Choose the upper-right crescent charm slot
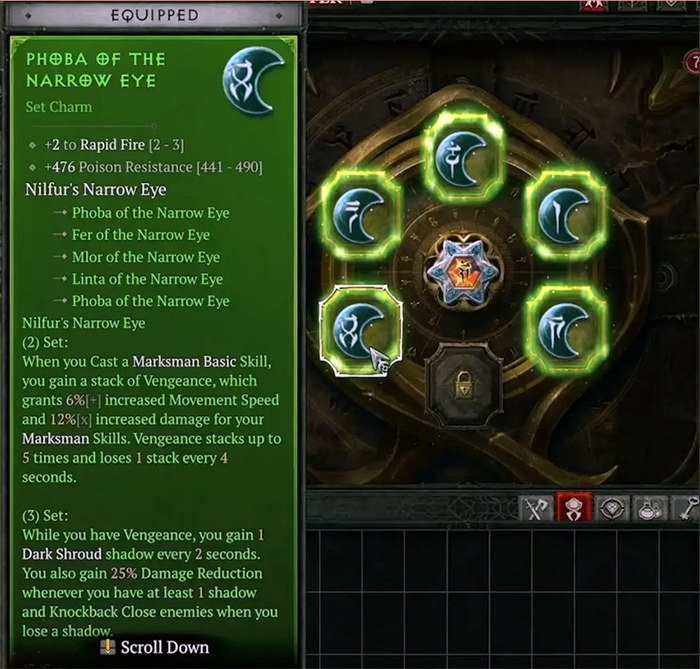The image size is (700, 669). pos(566,212)
